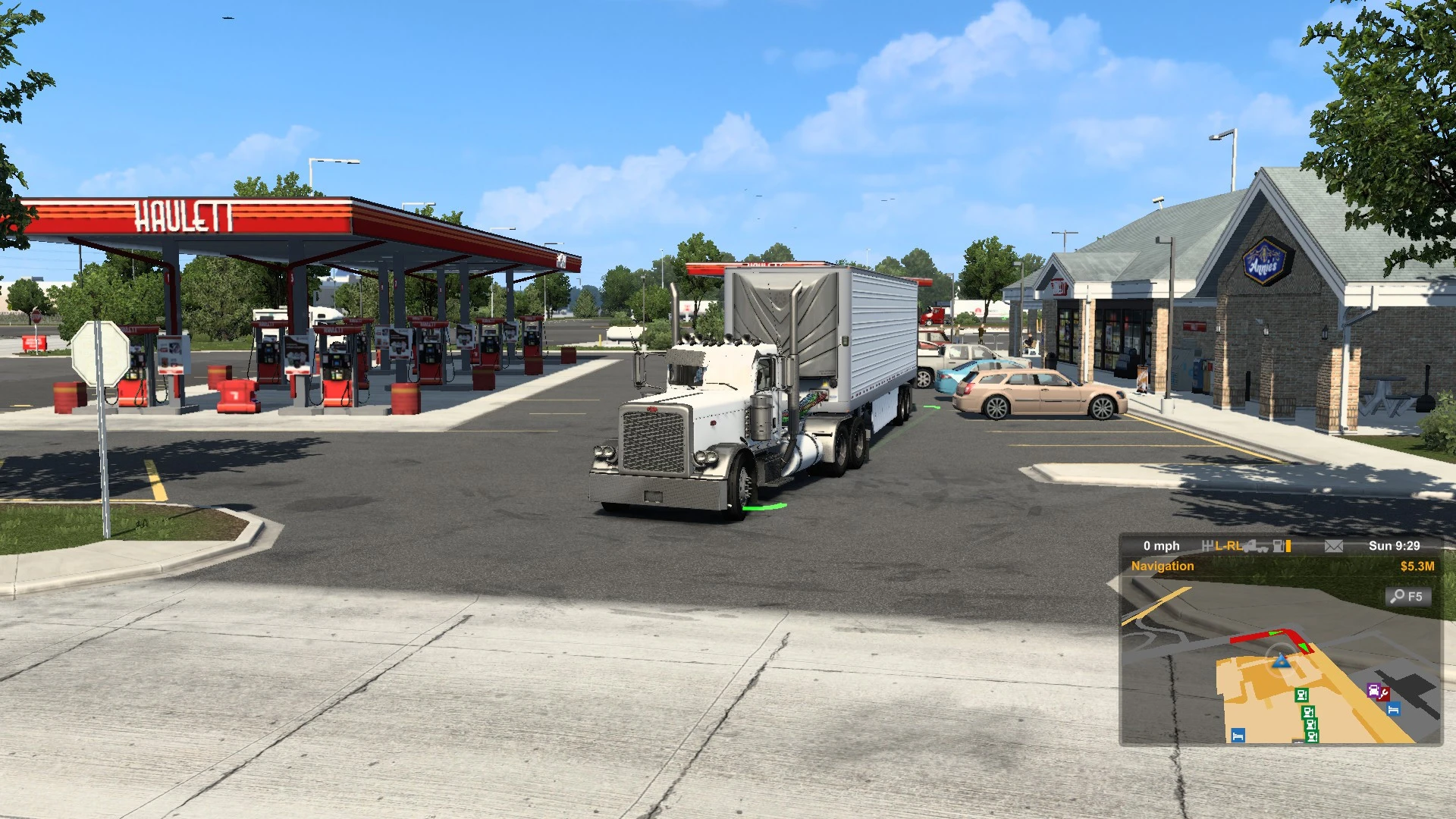
Task: Select the red wrench service icon on minimap
Action: [x=1383, y=695]
